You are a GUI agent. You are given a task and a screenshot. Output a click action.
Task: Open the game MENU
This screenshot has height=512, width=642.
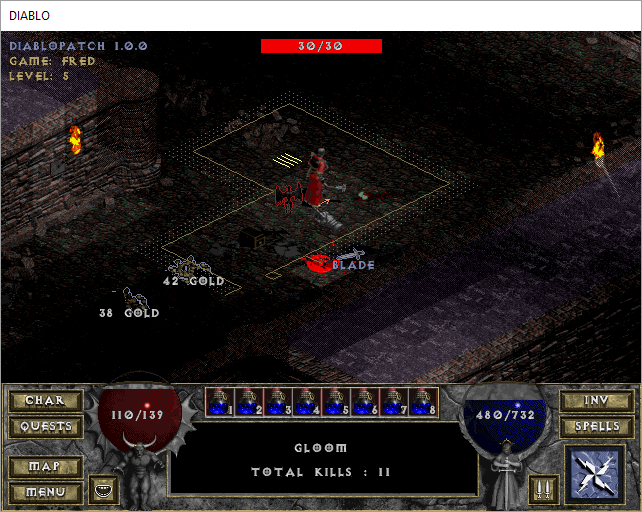point(44,492)
